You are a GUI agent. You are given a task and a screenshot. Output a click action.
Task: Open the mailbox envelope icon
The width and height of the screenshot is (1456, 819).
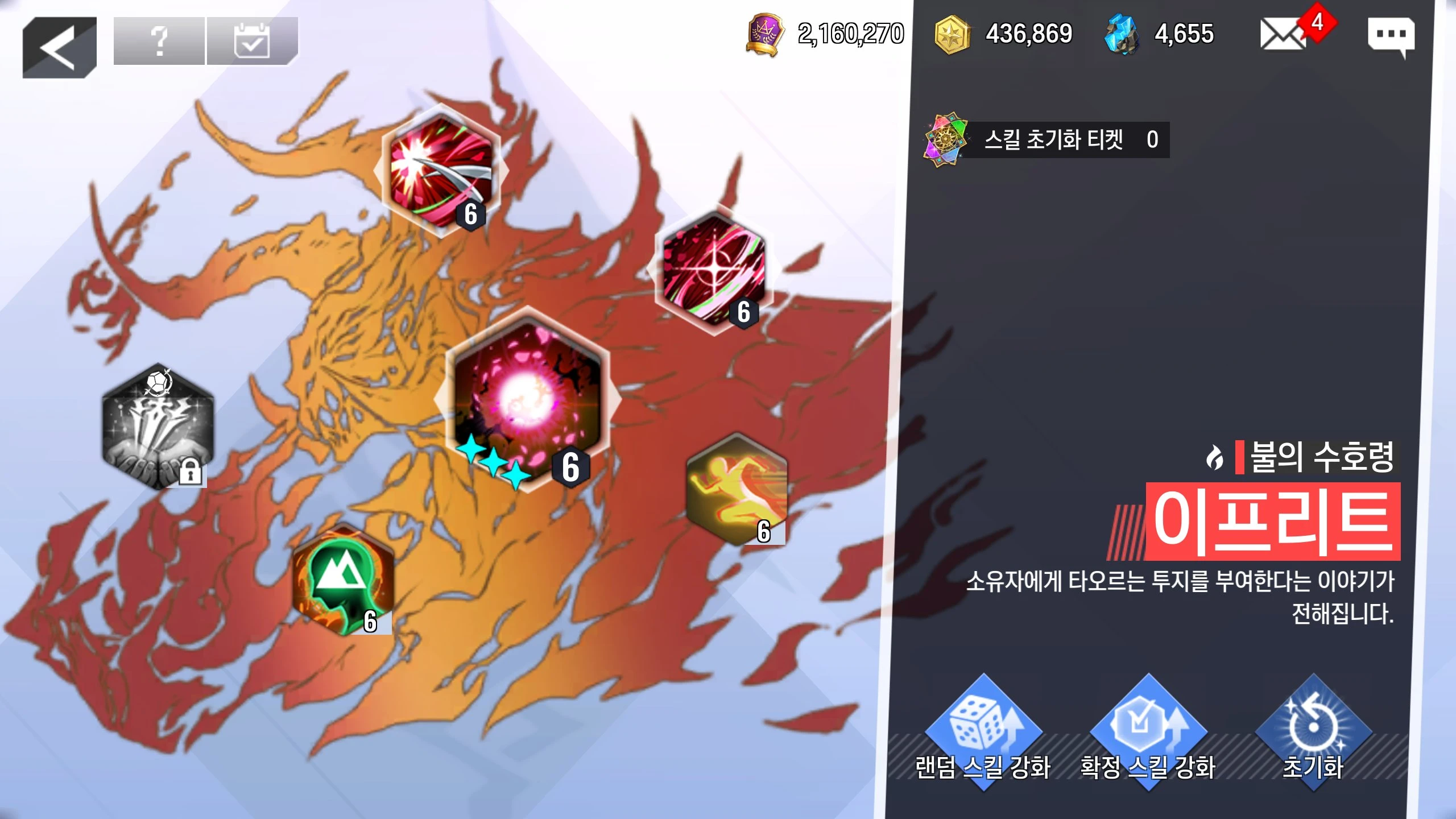[1283, 34]
